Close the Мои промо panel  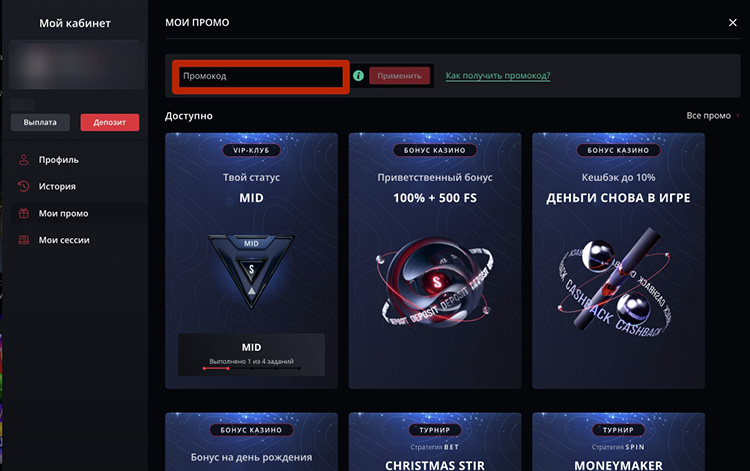pyautogui.click(x=733, y=22)
